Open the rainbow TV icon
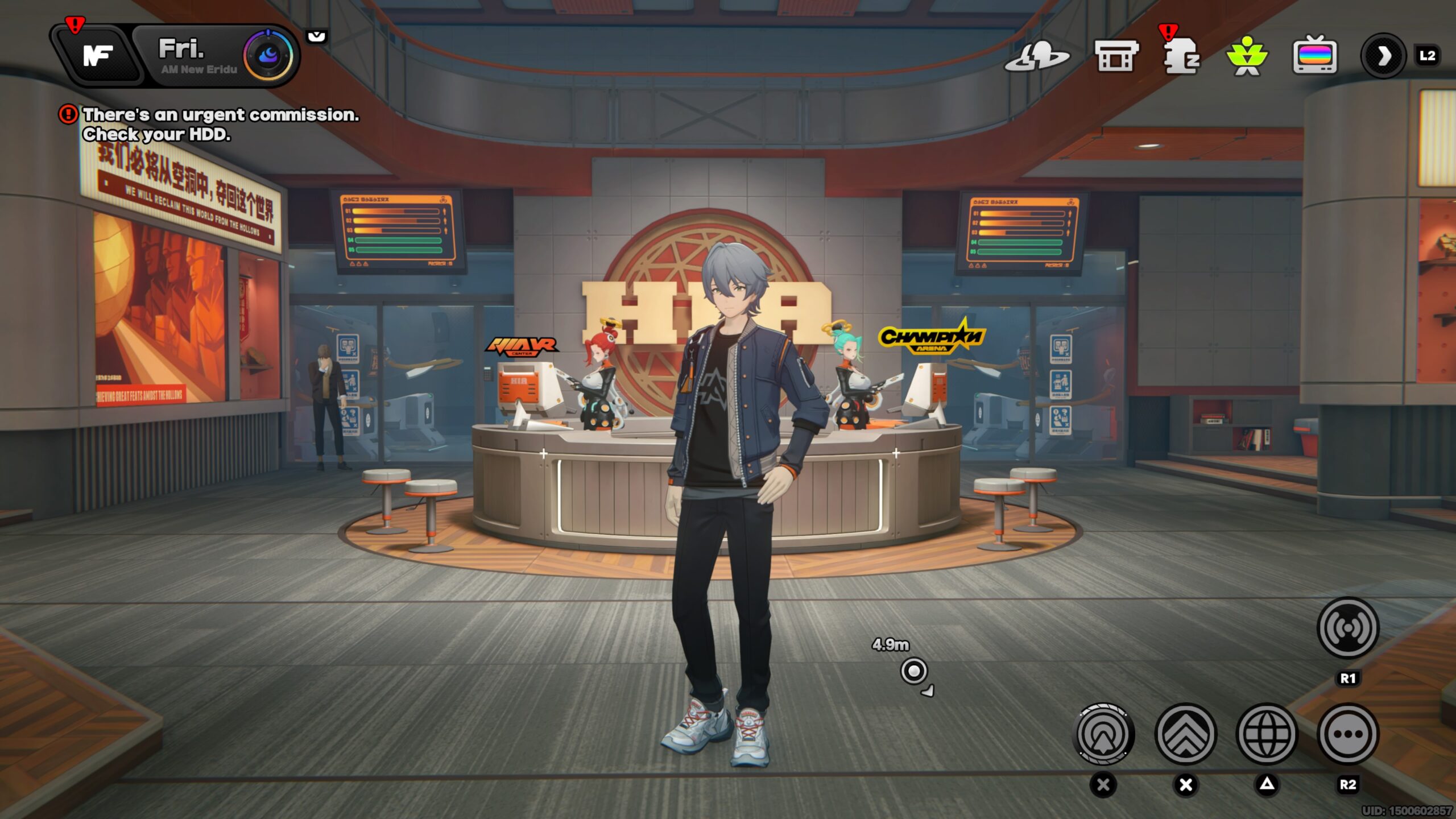Viewport: 1456px width, 819px height. click(1314, 56)
